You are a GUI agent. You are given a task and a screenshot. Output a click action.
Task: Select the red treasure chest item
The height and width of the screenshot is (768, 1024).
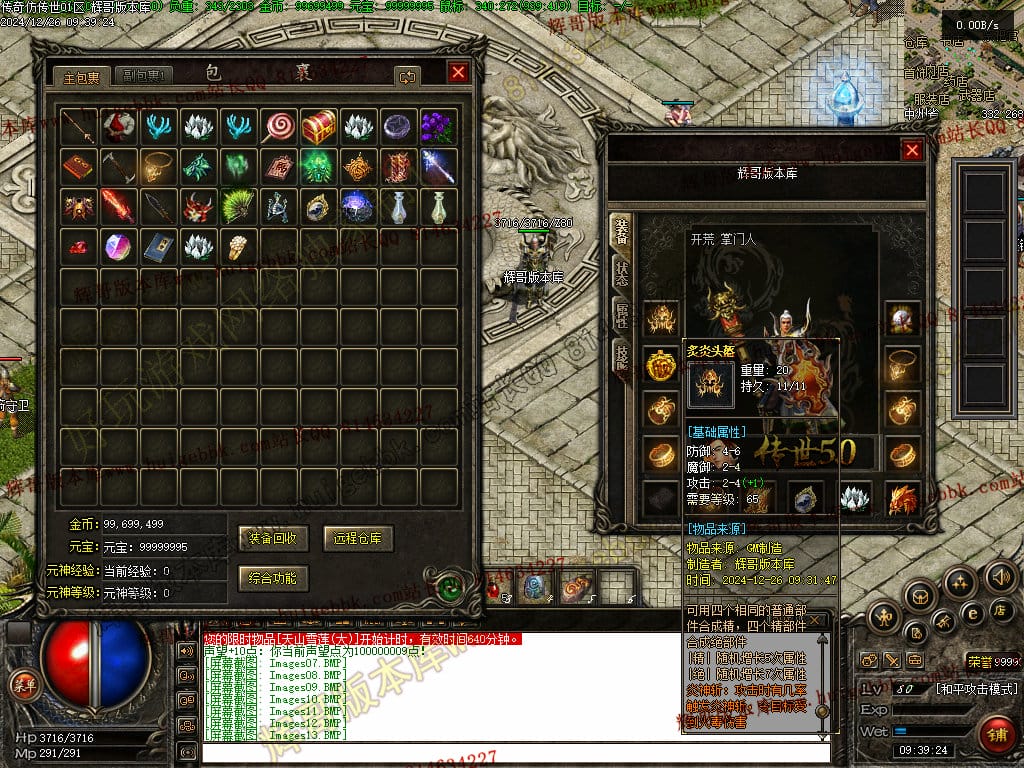[319, 126]
